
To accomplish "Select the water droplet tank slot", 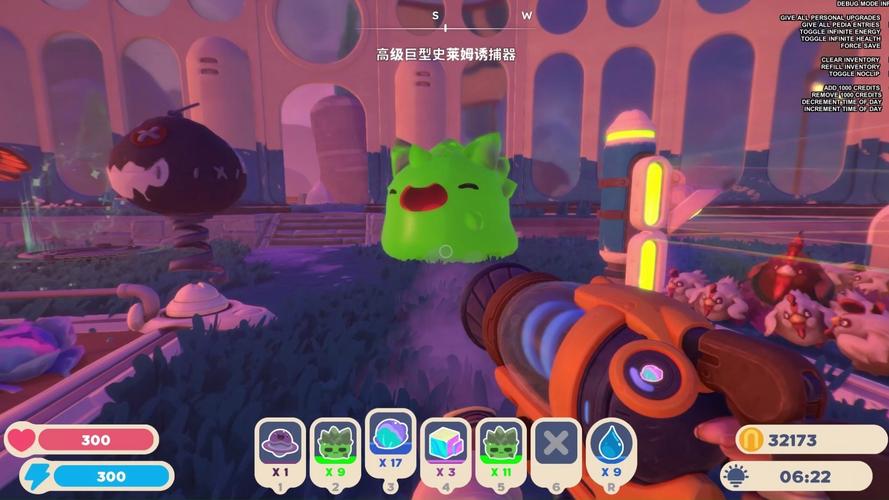I will coord(611,449).
